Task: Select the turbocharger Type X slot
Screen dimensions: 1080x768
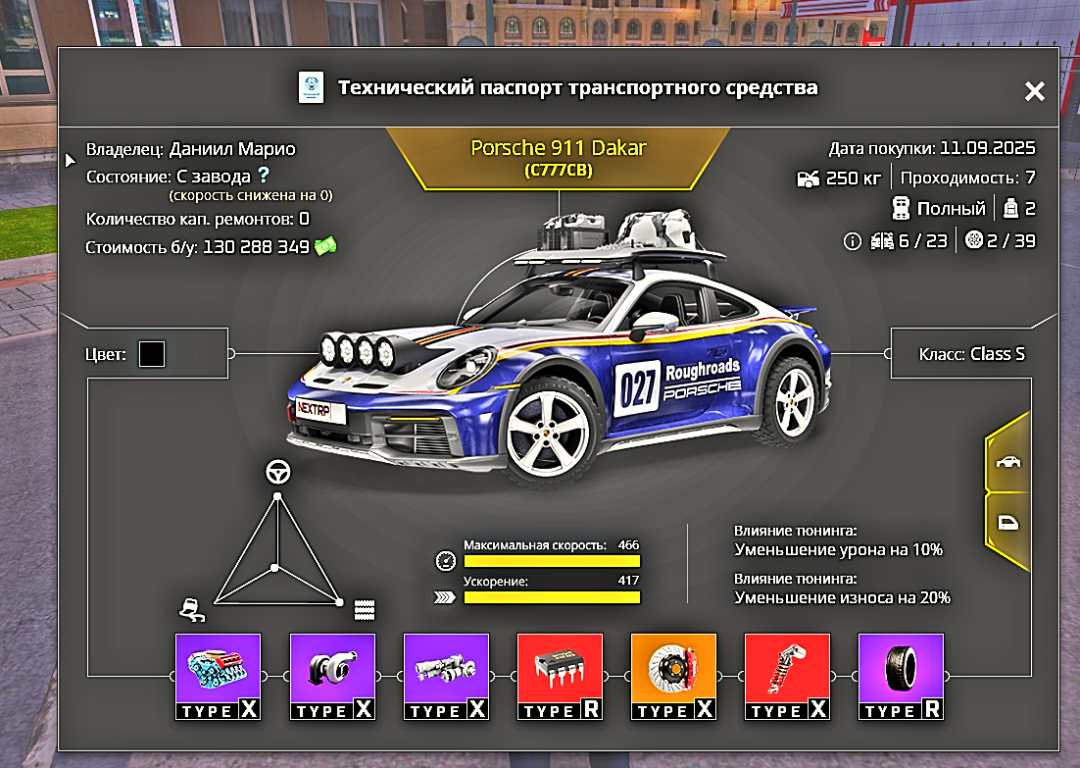Action: point(332,676)
